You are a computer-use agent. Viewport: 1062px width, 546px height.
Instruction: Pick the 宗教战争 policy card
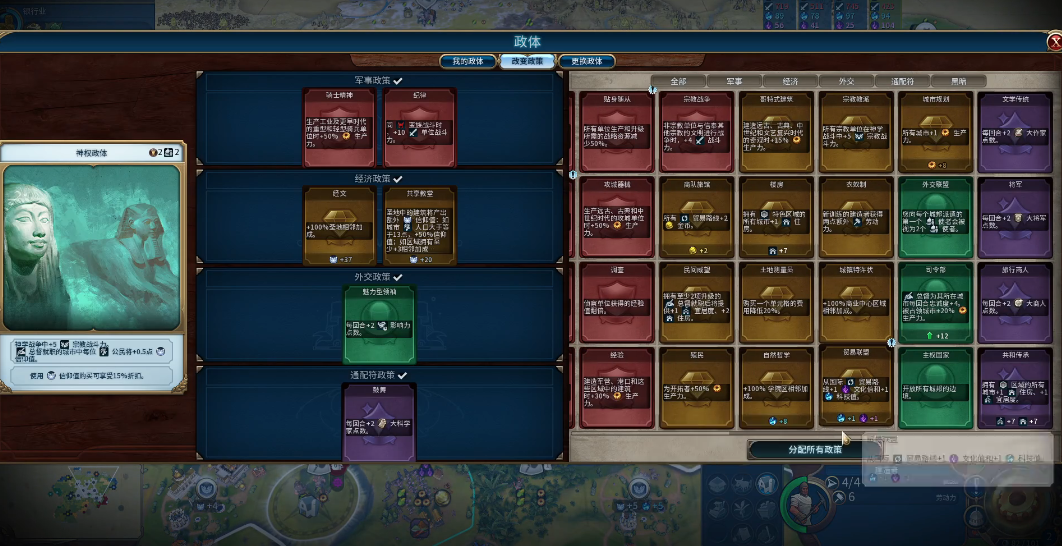695,132
